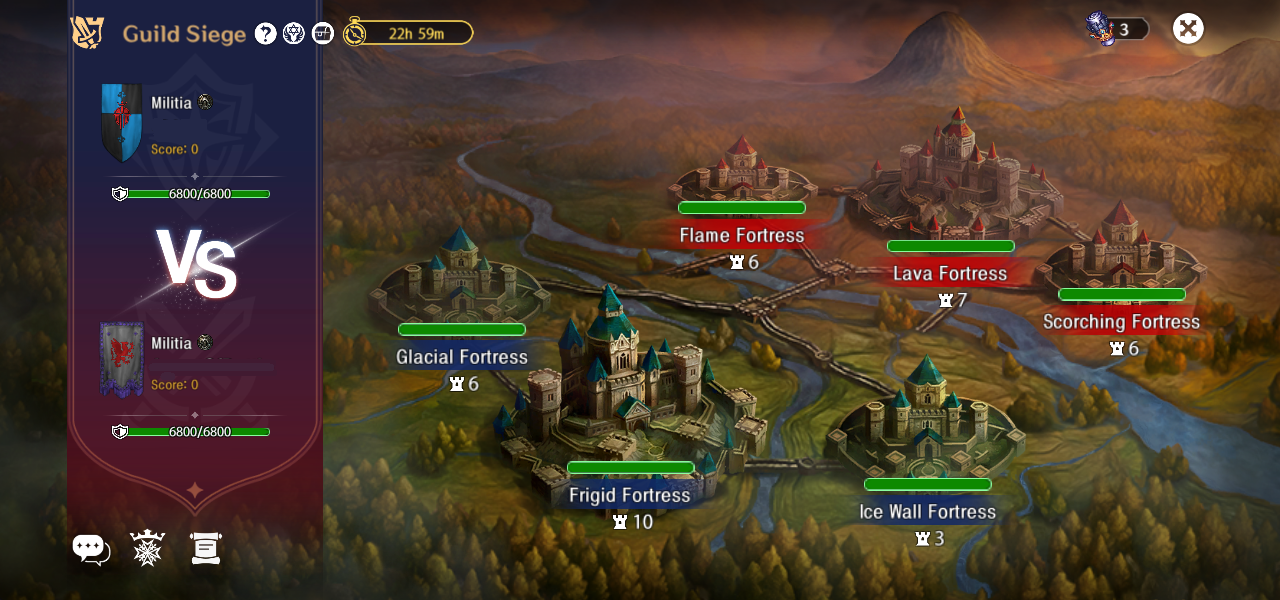This screenshot has width=1280, height=600.
Task: Open the chat speech bubble
Action: (x=90, y=548)
